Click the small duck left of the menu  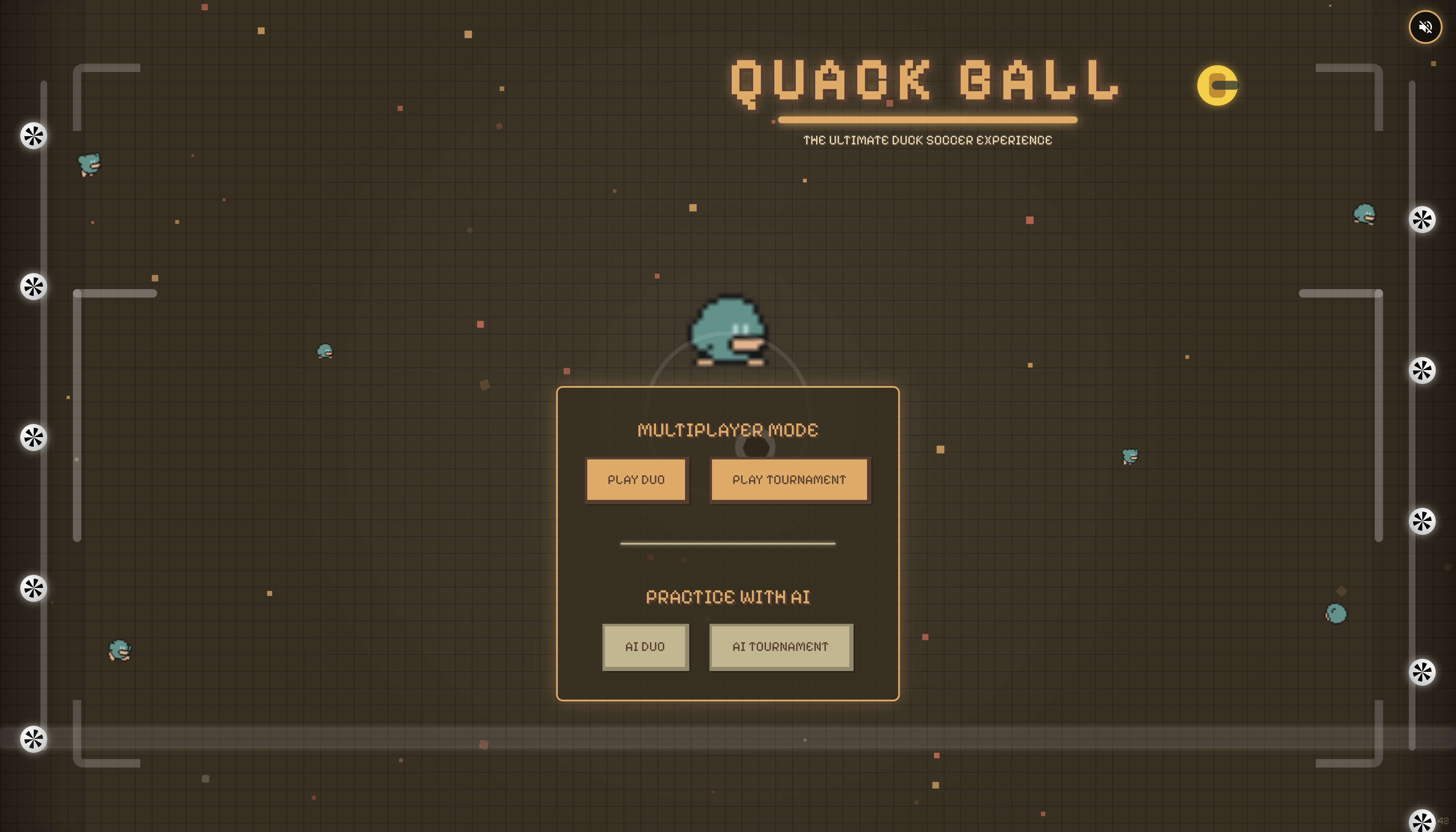click(x=324, y=350)
